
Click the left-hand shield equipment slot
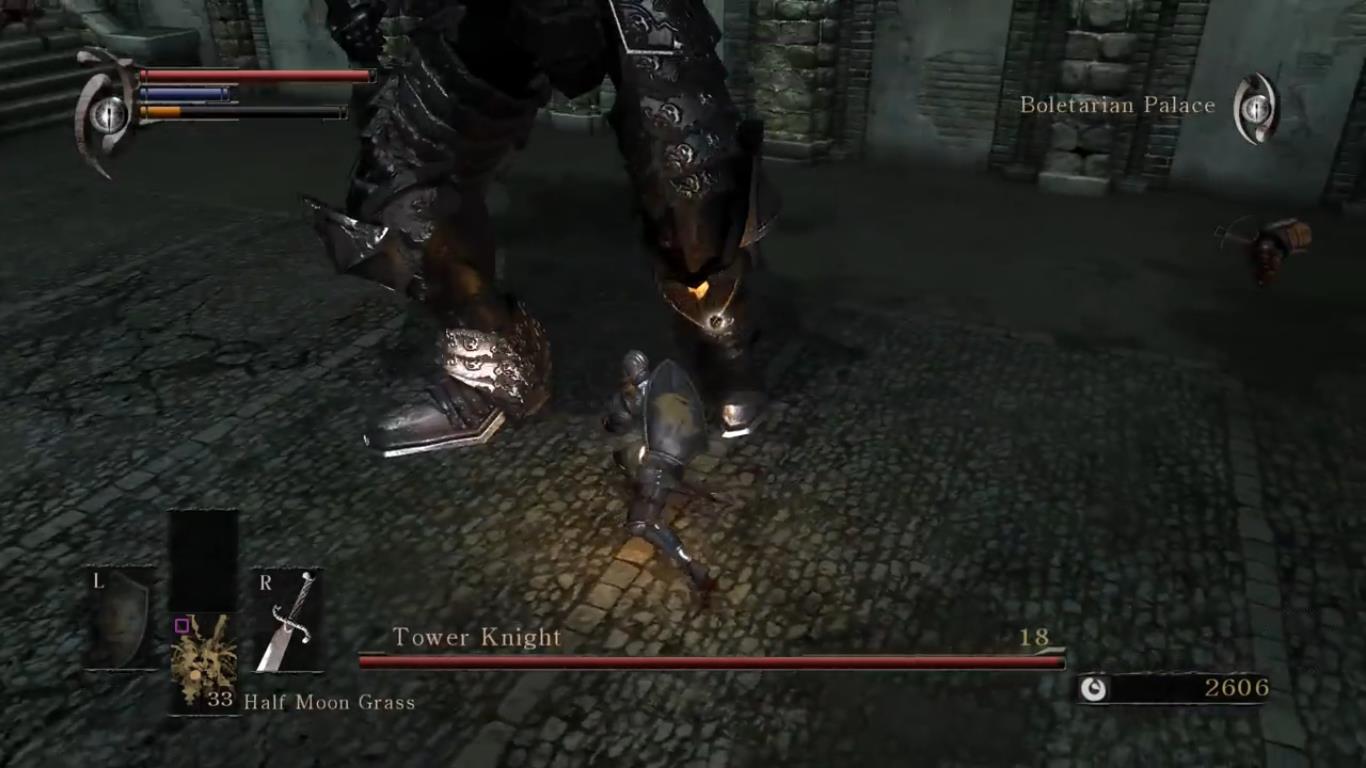120,618
